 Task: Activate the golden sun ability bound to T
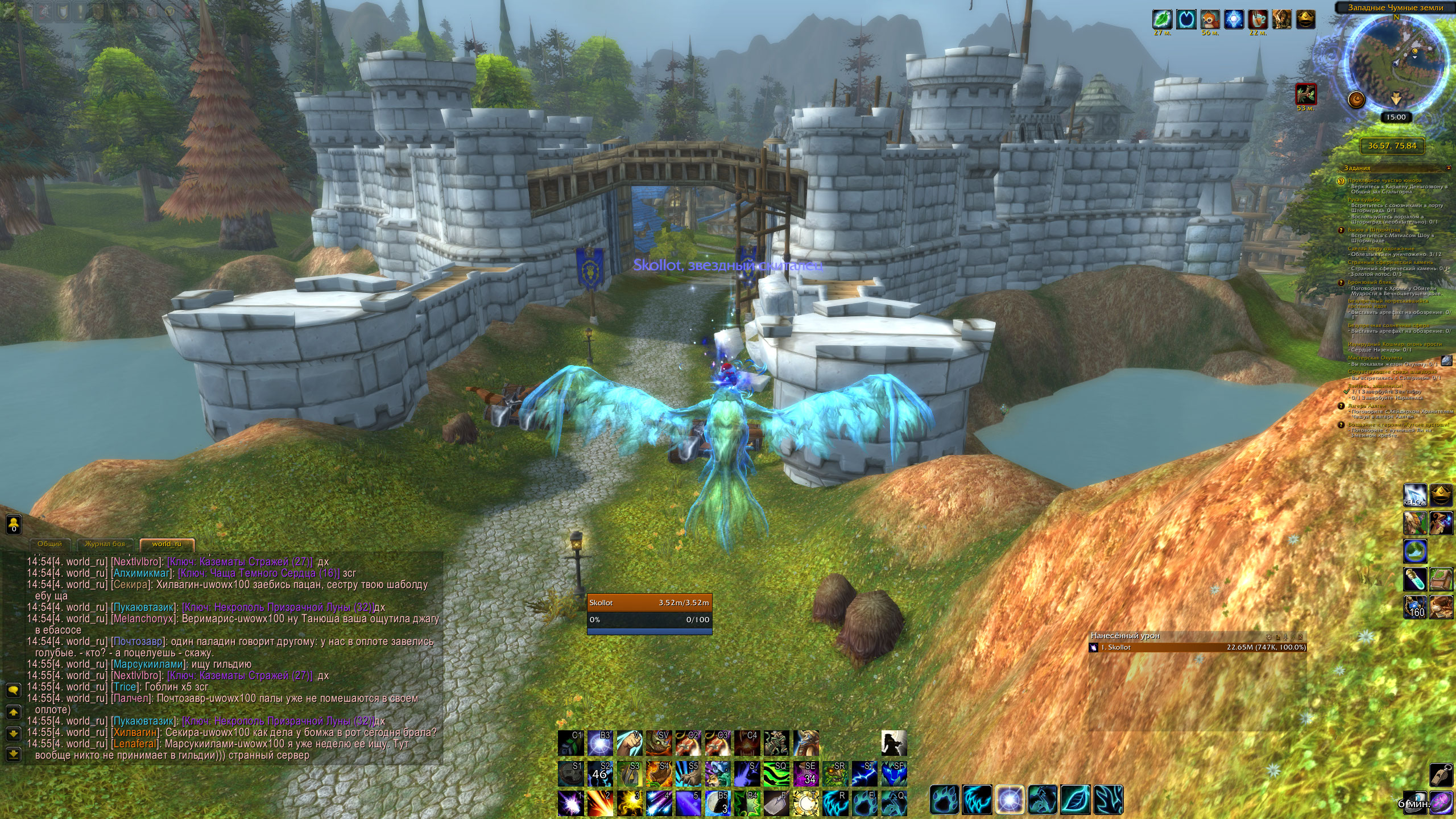806,803
